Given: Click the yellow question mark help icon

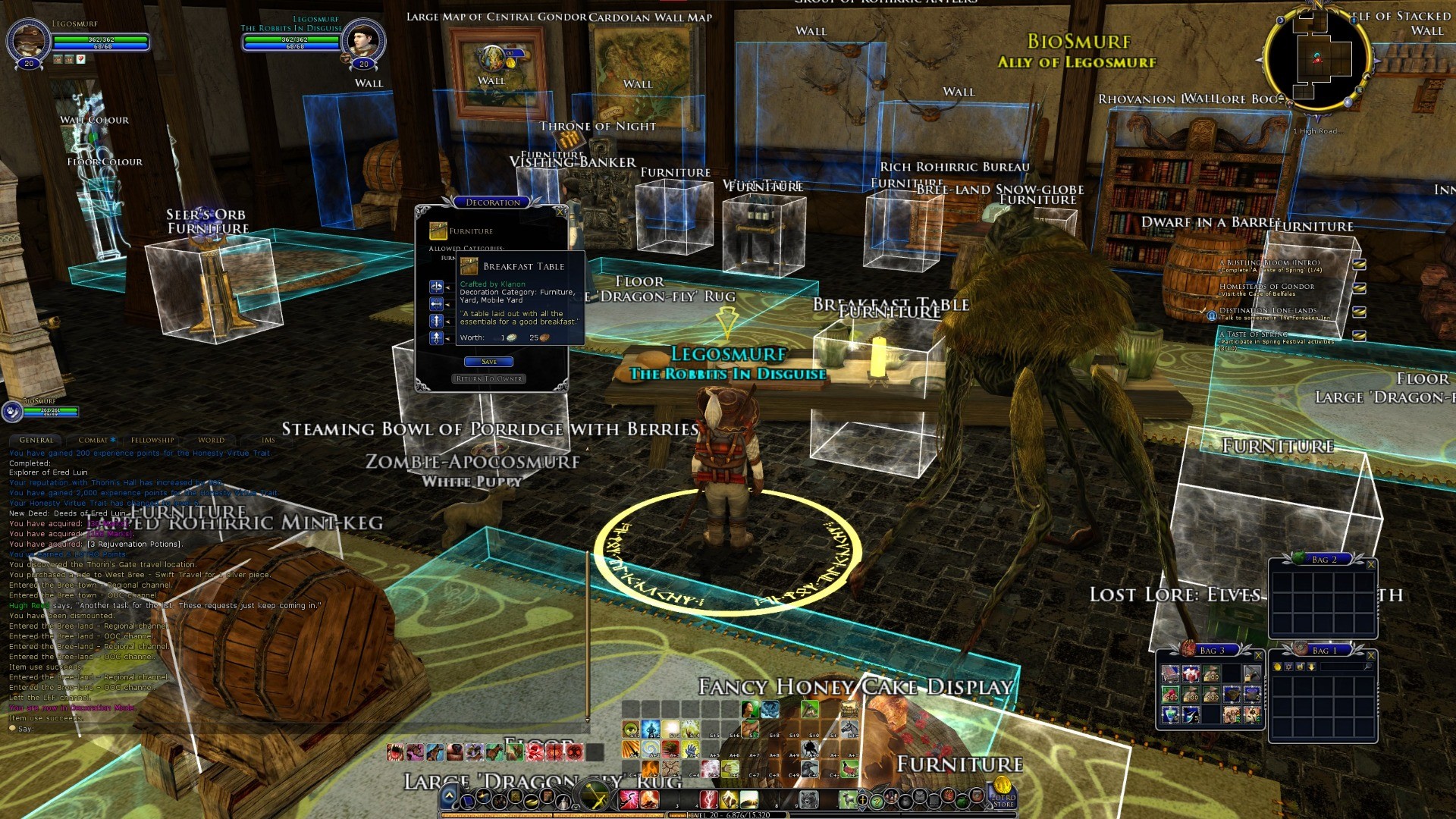Looking at the screenshot, I should click(877, 801).
